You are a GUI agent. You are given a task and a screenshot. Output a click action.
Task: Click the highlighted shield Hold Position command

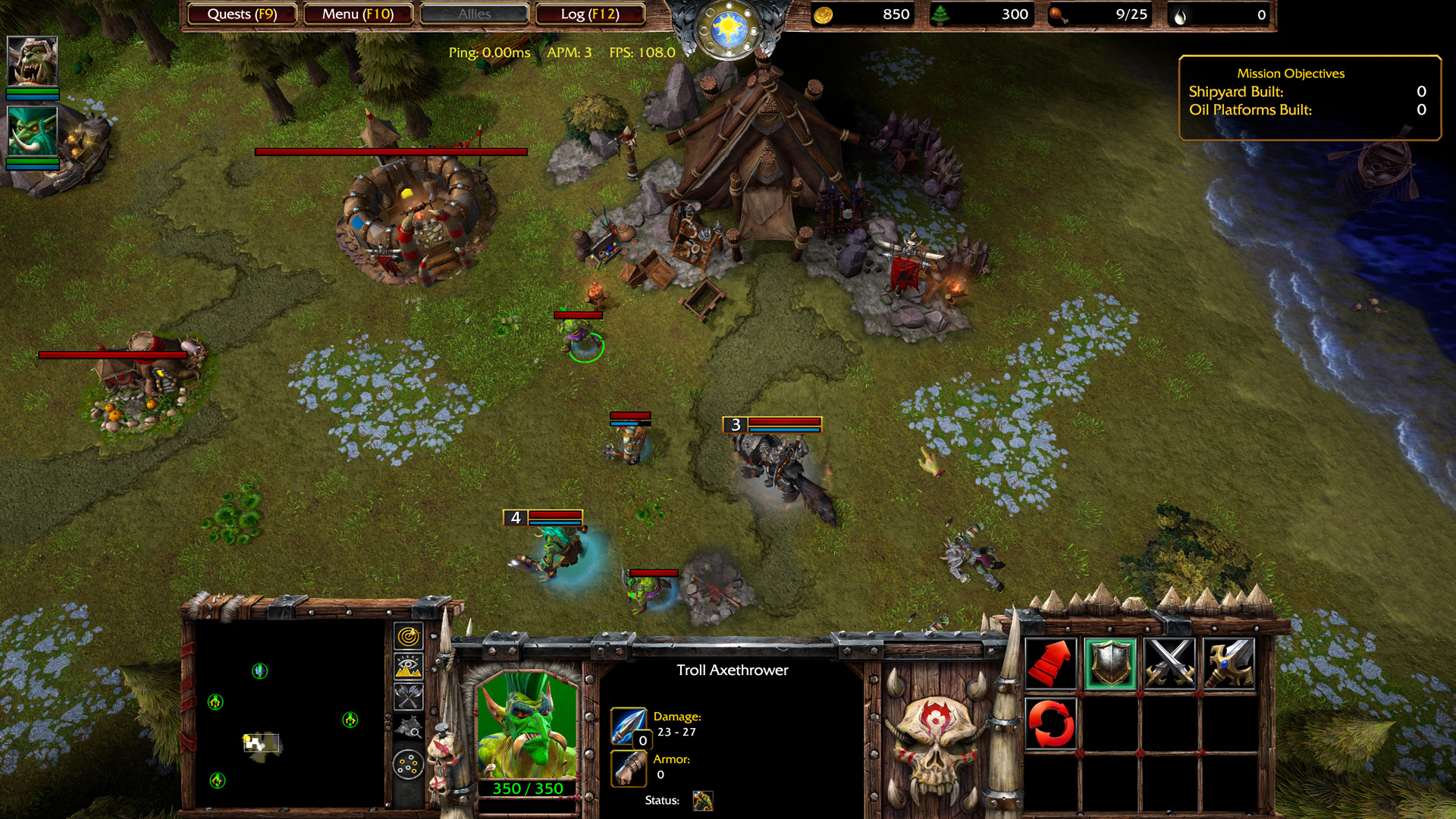tap(1110, 664)
